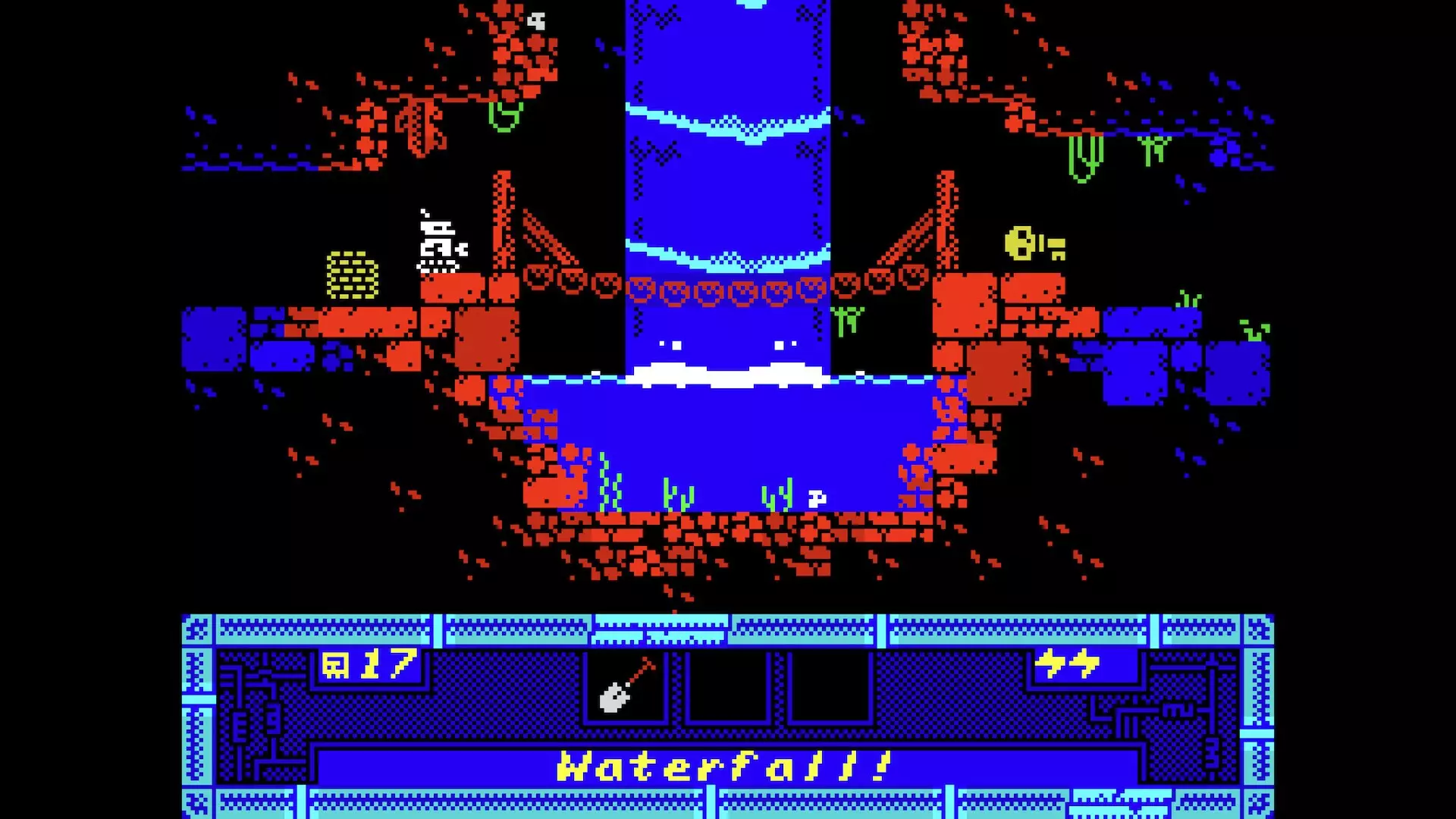
Task: Select the shovel inventory slot
Action: [626, 685]
